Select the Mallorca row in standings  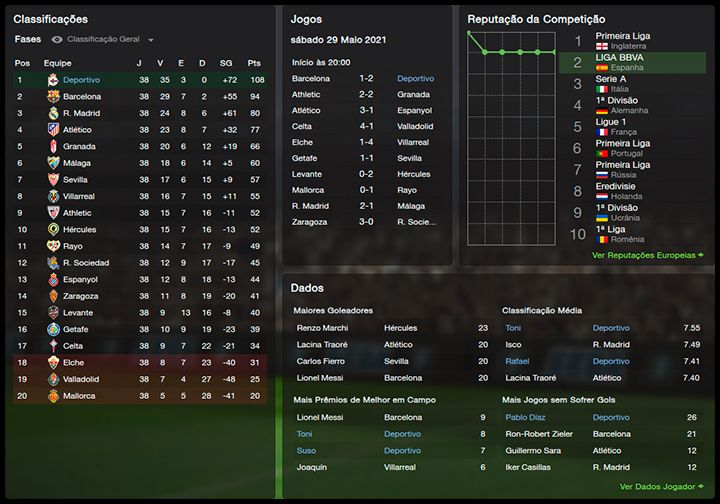coord(81,396)
